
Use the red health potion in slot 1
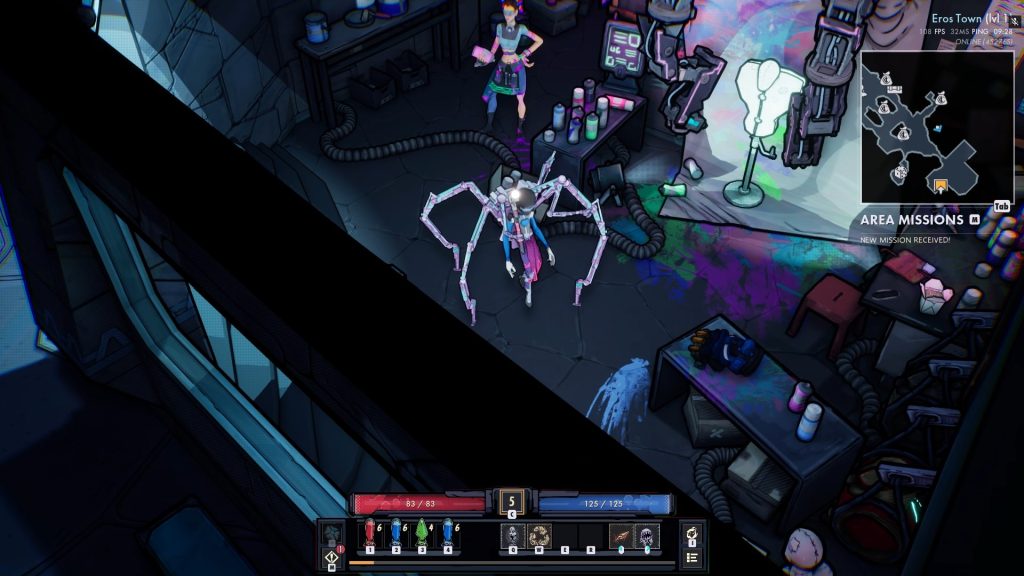point(370,534)
